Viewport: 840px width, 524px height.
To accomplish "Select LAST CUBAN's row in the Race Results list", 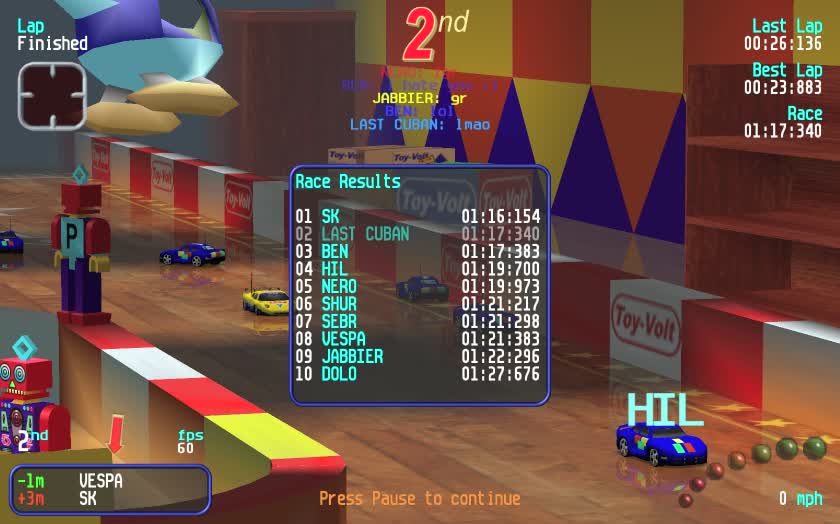I will tap(418, 234).
